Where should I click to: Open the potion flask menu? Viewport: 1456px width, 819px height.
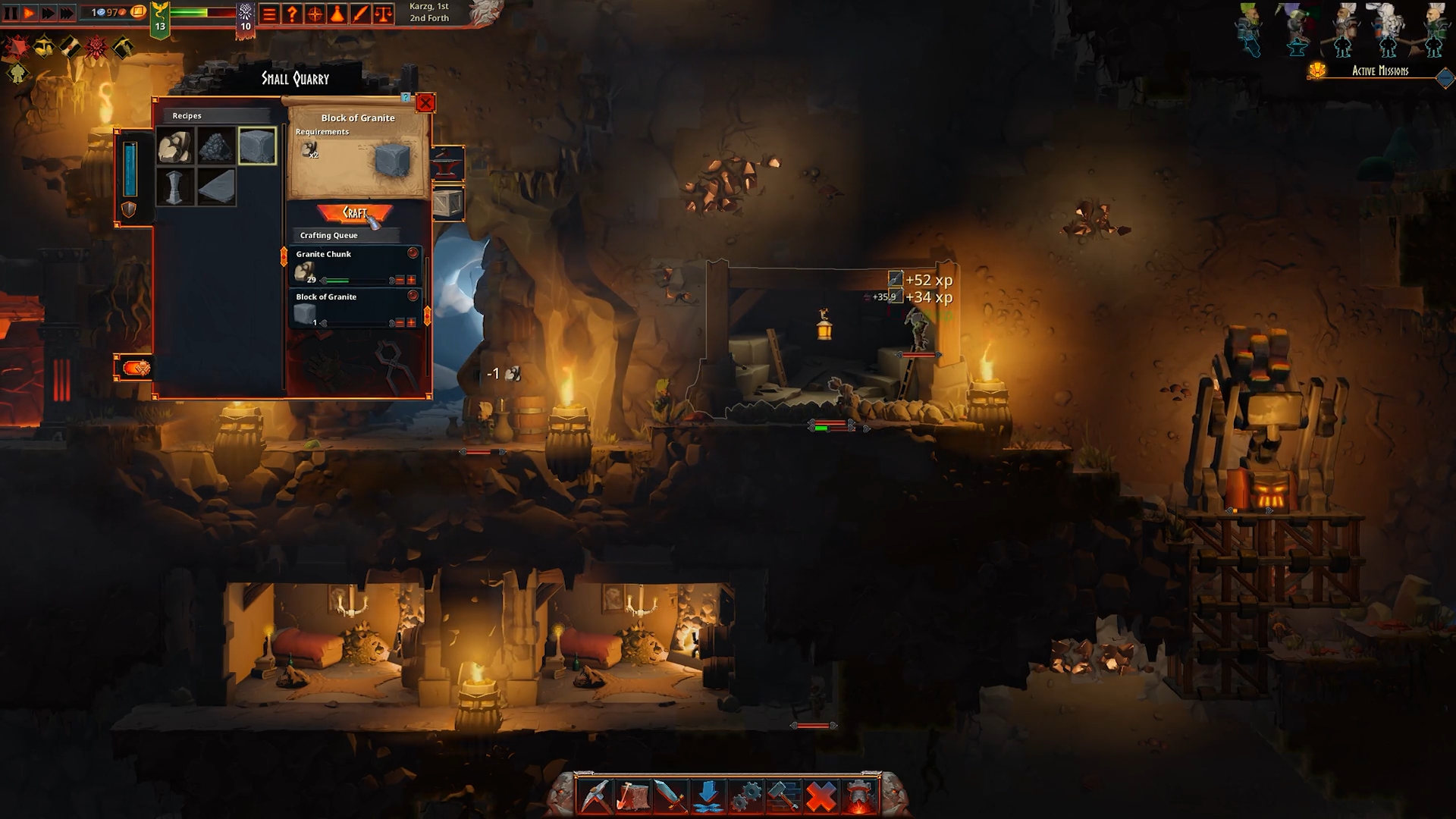click(337, 14)
